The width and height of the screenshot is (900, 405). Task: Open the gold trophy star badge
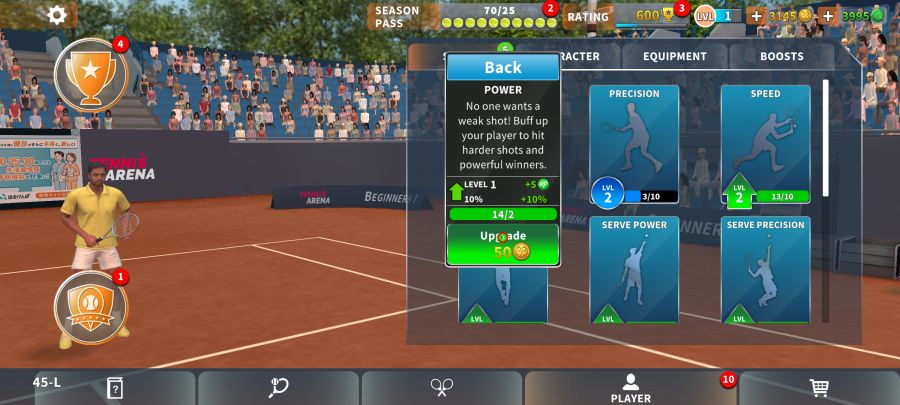click(x=90, y=73)
